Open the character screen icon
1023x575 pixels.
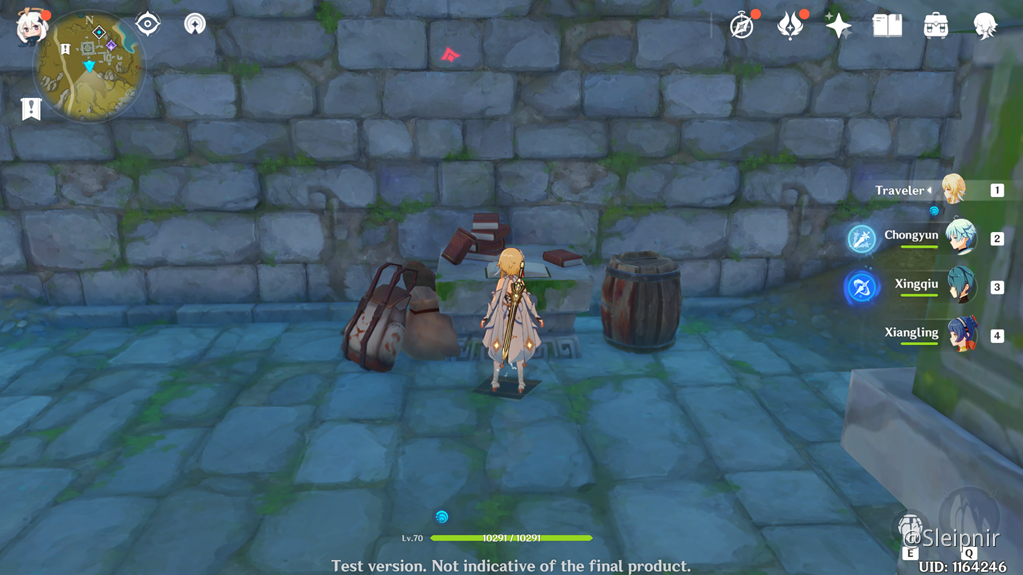click(985, 26)
